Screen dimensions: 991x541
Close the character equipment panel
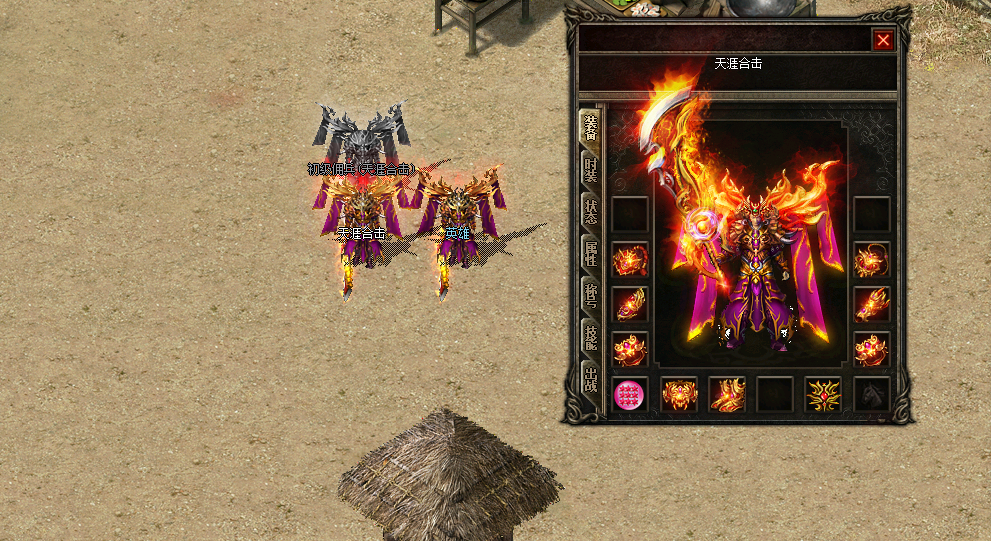pyautogui.click(x=883, y=40)
